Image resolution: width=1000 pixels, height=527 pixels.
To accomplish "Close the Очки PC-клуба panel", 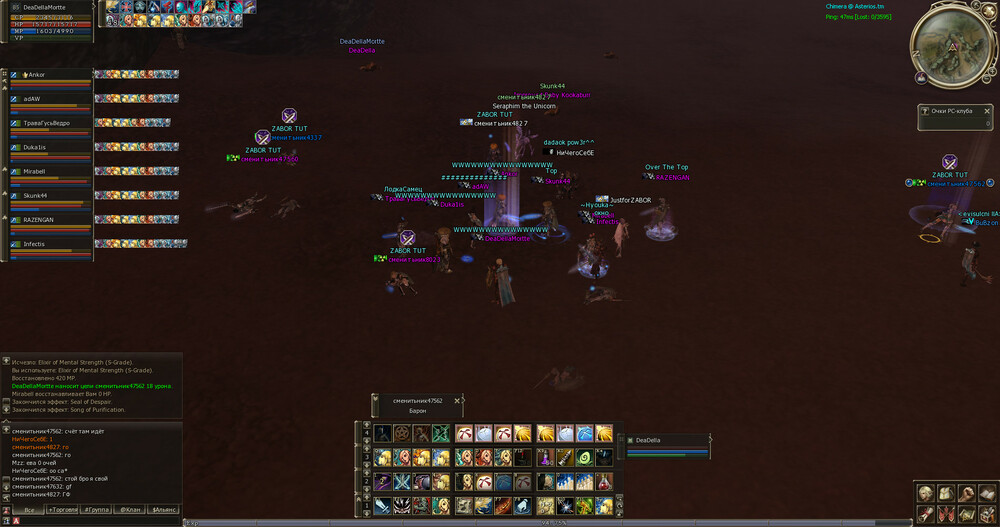I will 987,111.
